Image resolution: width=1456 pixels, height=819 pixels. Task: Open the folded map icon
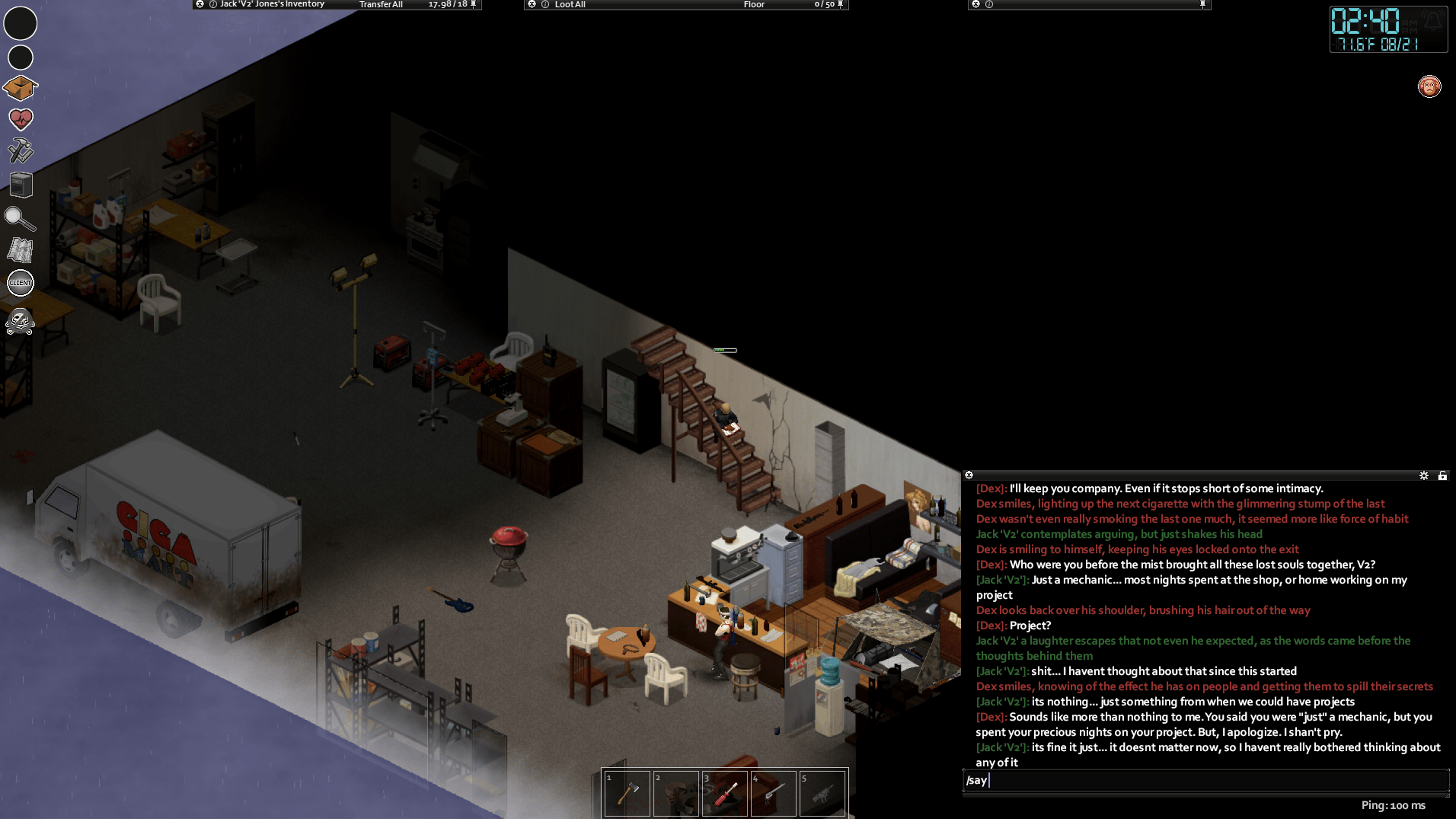[x=20, y=250]
